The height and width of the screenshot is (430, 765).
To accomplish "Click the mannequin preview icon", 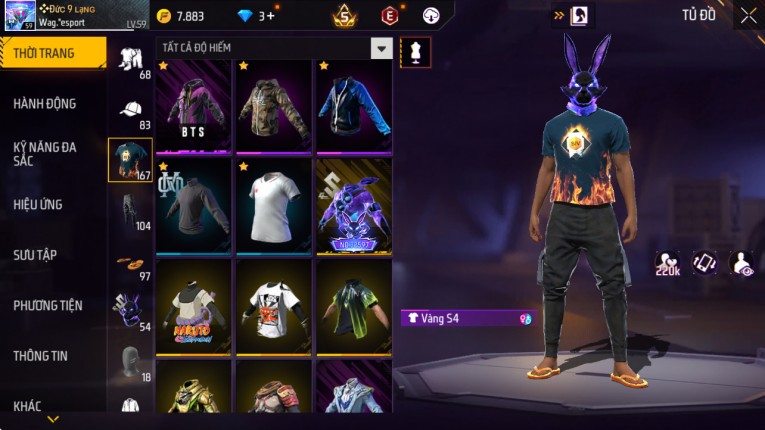I will (415, 52).
